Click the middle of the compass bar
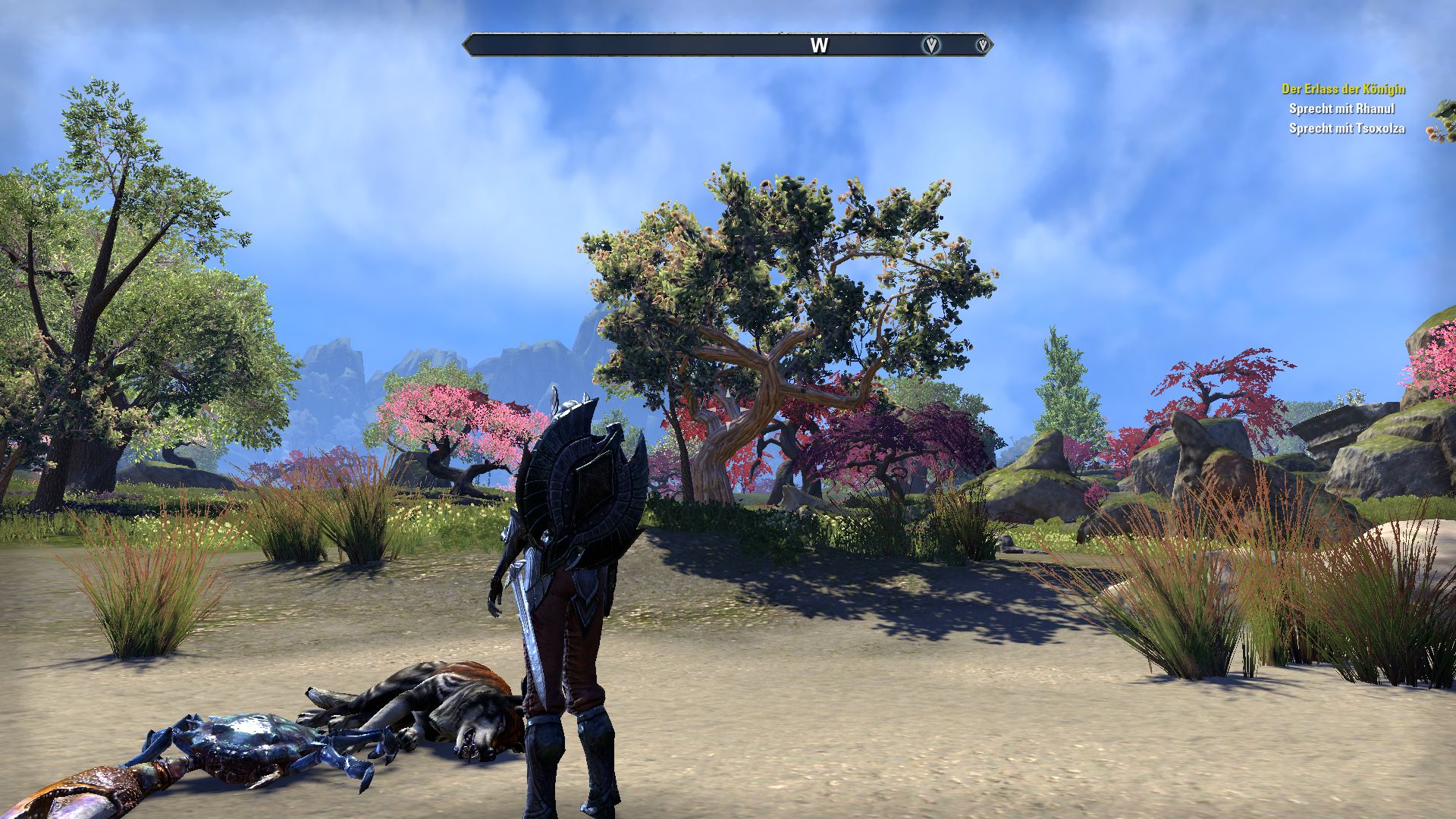Image resolution: width=1456 pixels, height=819 pixels. pos(728,45)
